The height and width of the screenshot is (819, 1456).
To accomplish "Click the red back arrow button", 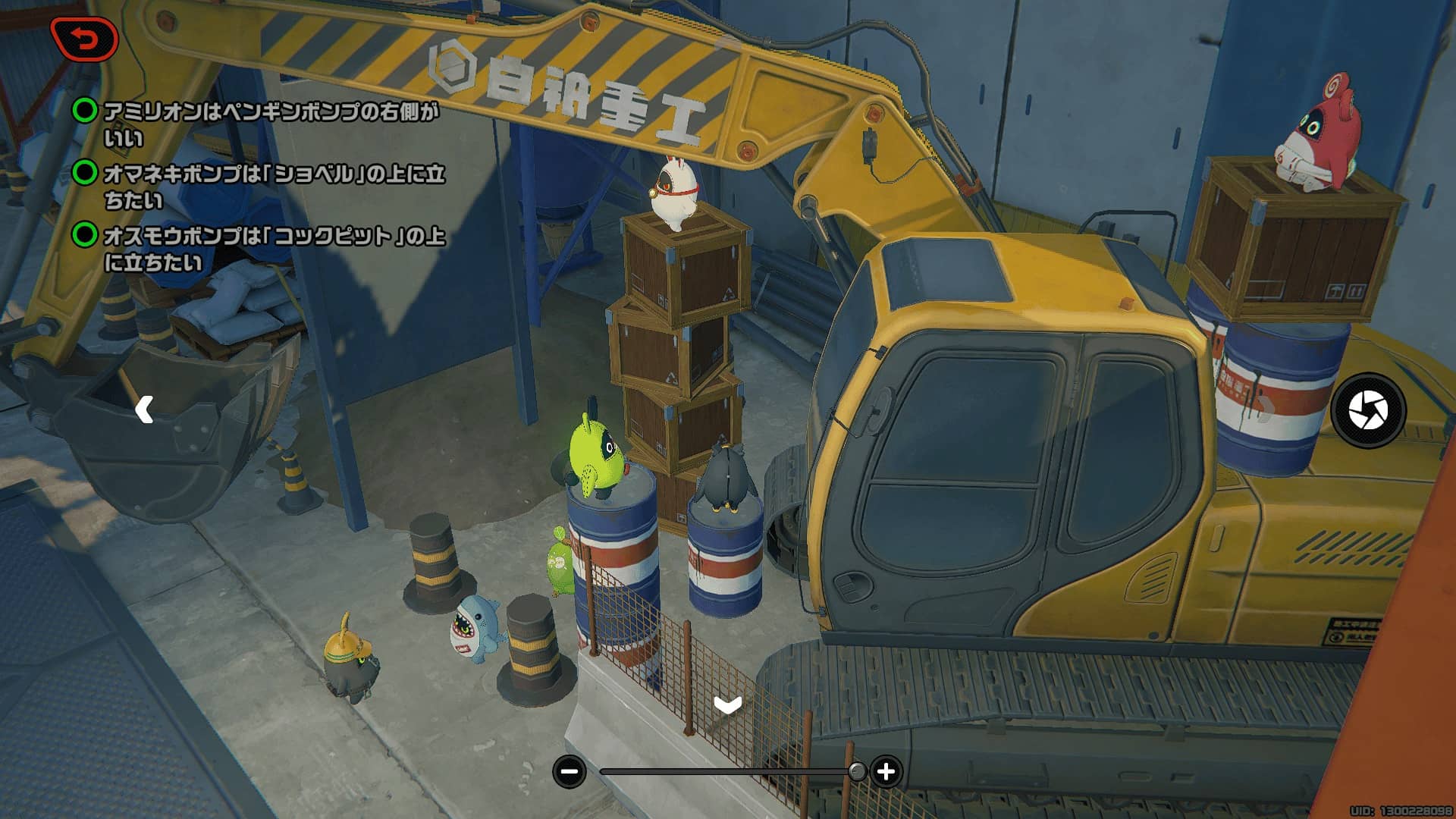I will click(84, 39).
